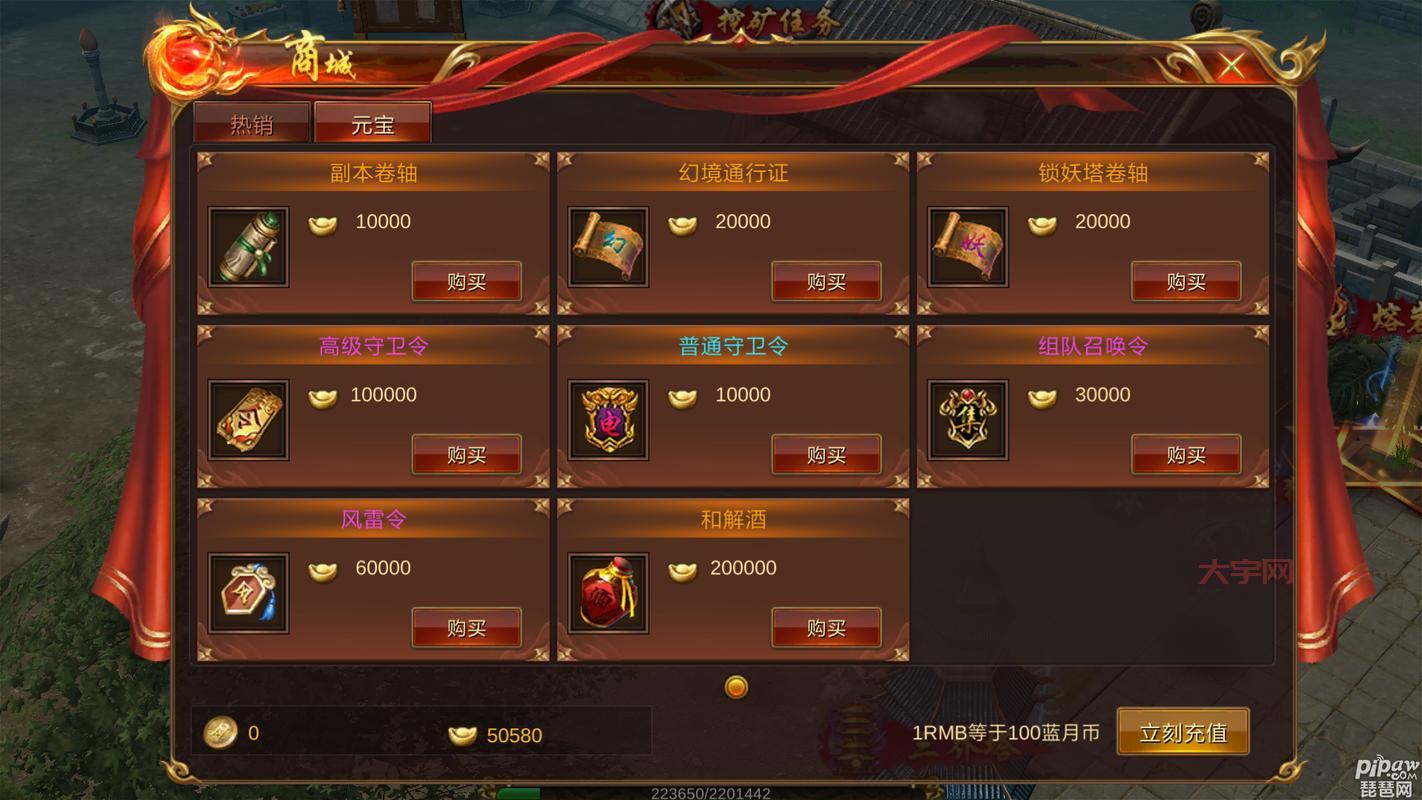Select the 锁妖塔卷轴 scroll icon
Image resolution: width=1422 pixels, height=800 pixels.
click(967, 245)
